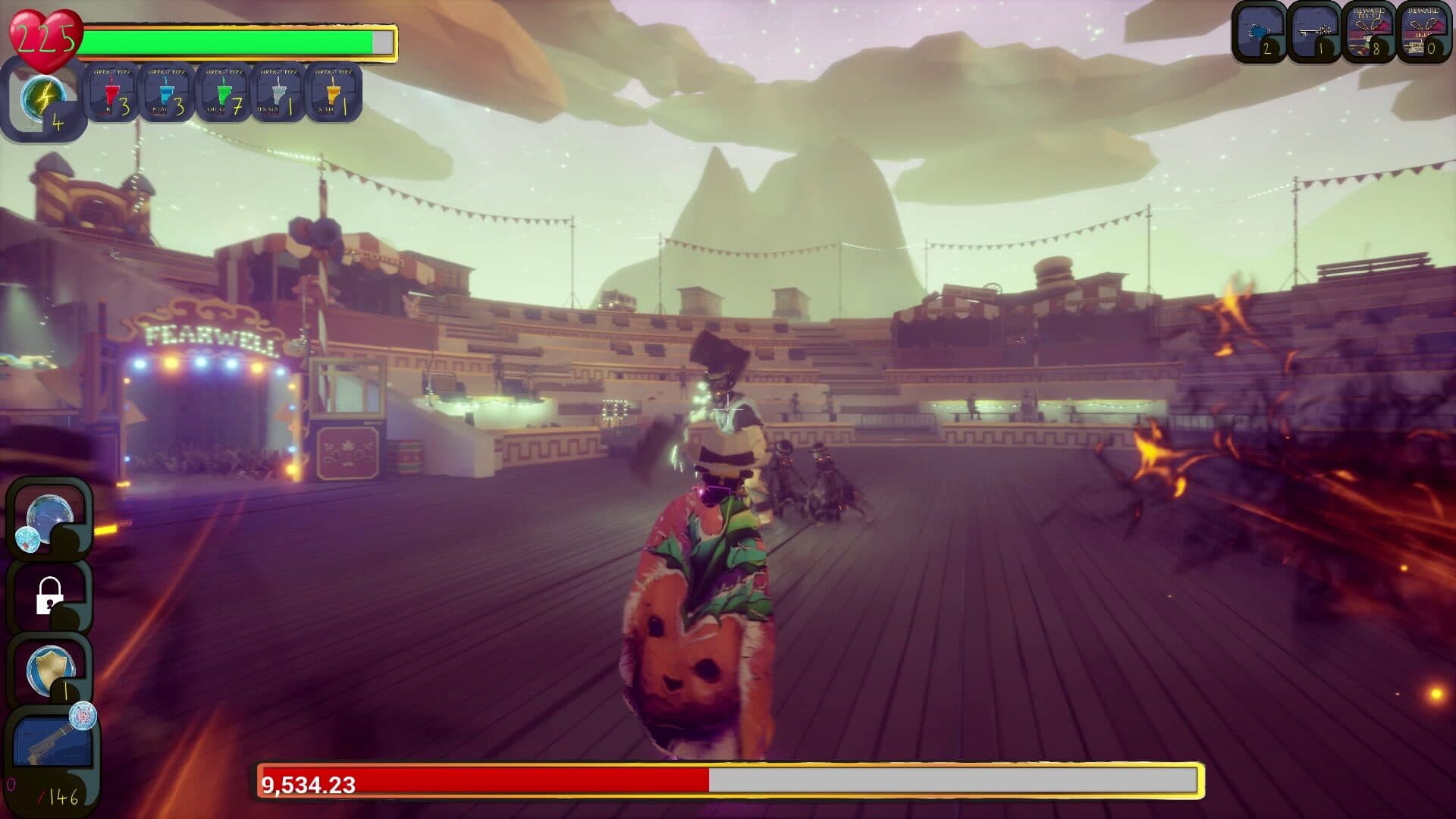This screenshot has height=819, width=1456.
Task: Click the blue splat item slot
Action: coord(1259,33)
